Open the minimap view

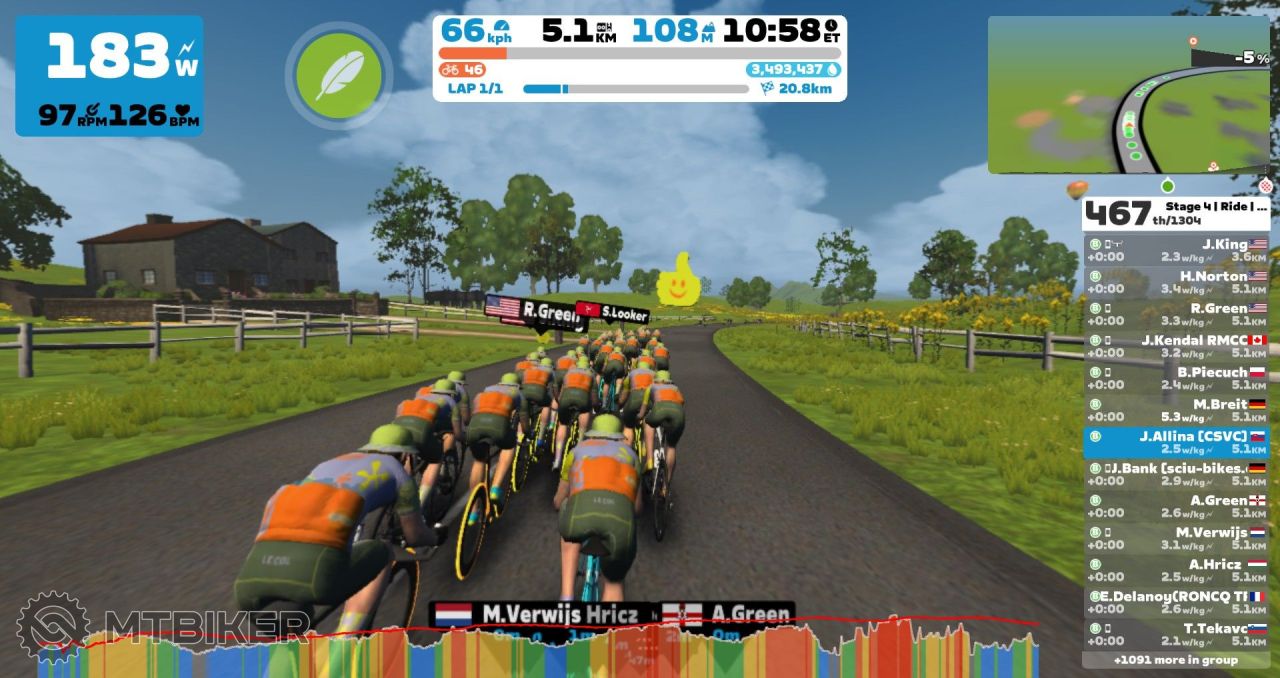(x=1128, y=95)
